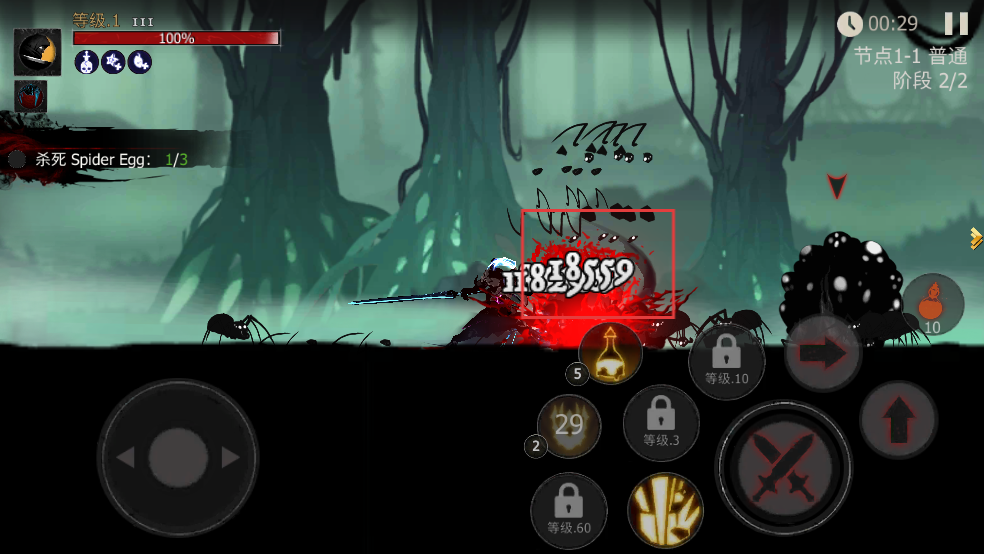Viewport: 984px width, 554px height.
Task: Pause the game with the pause button
Action: coord(956,24)
